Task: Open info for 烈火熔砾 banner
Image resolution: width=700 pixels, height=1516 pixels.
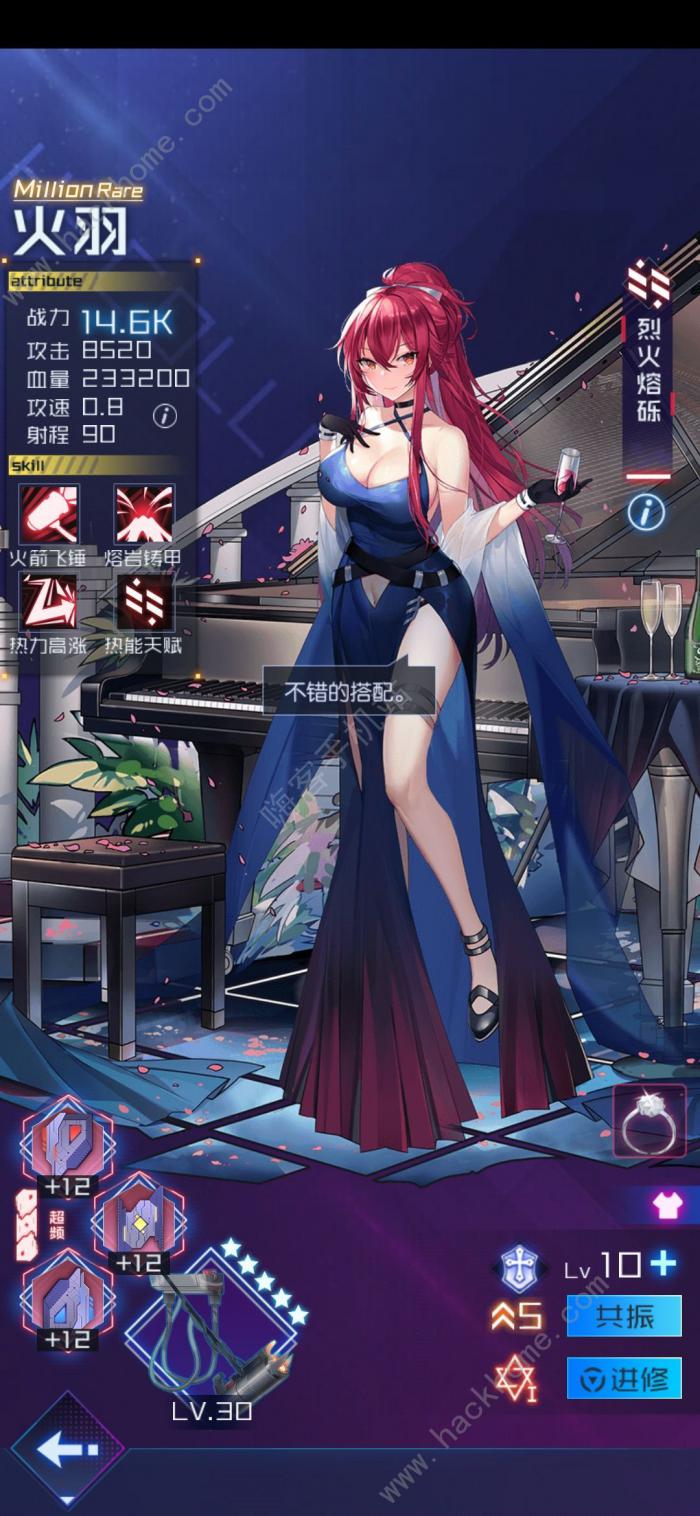Action: tap(646, 512)
